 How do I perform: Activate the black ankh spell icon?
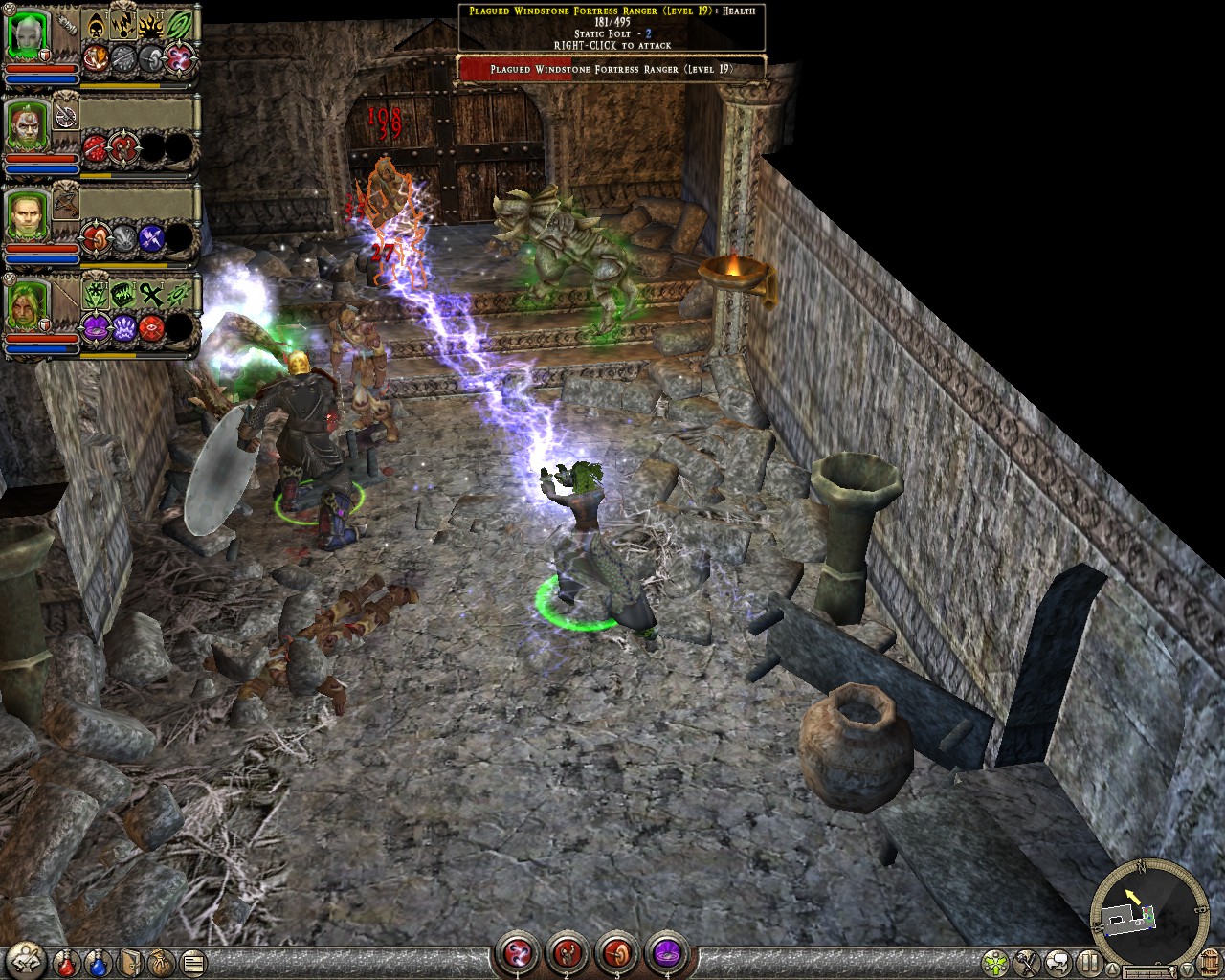click(x=151, y=294)
